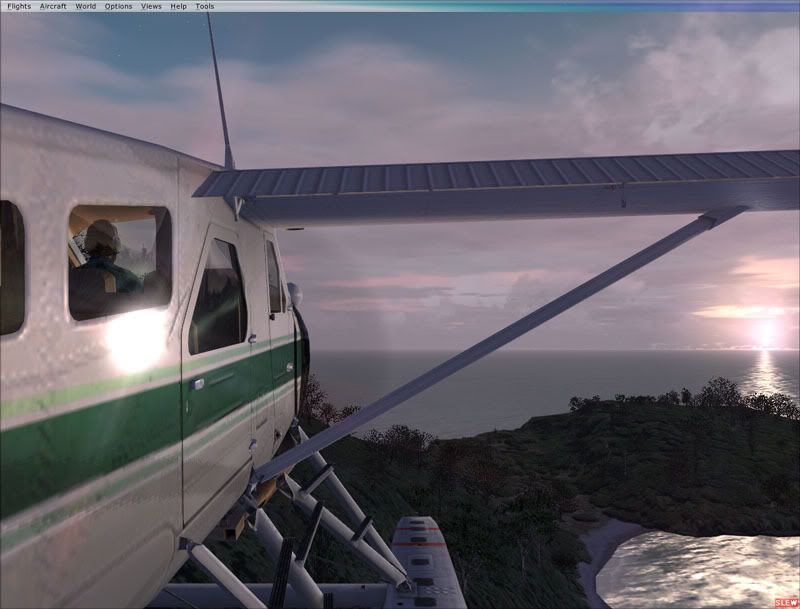Open the Options menu
800x609 pixels.
point(118,6)
